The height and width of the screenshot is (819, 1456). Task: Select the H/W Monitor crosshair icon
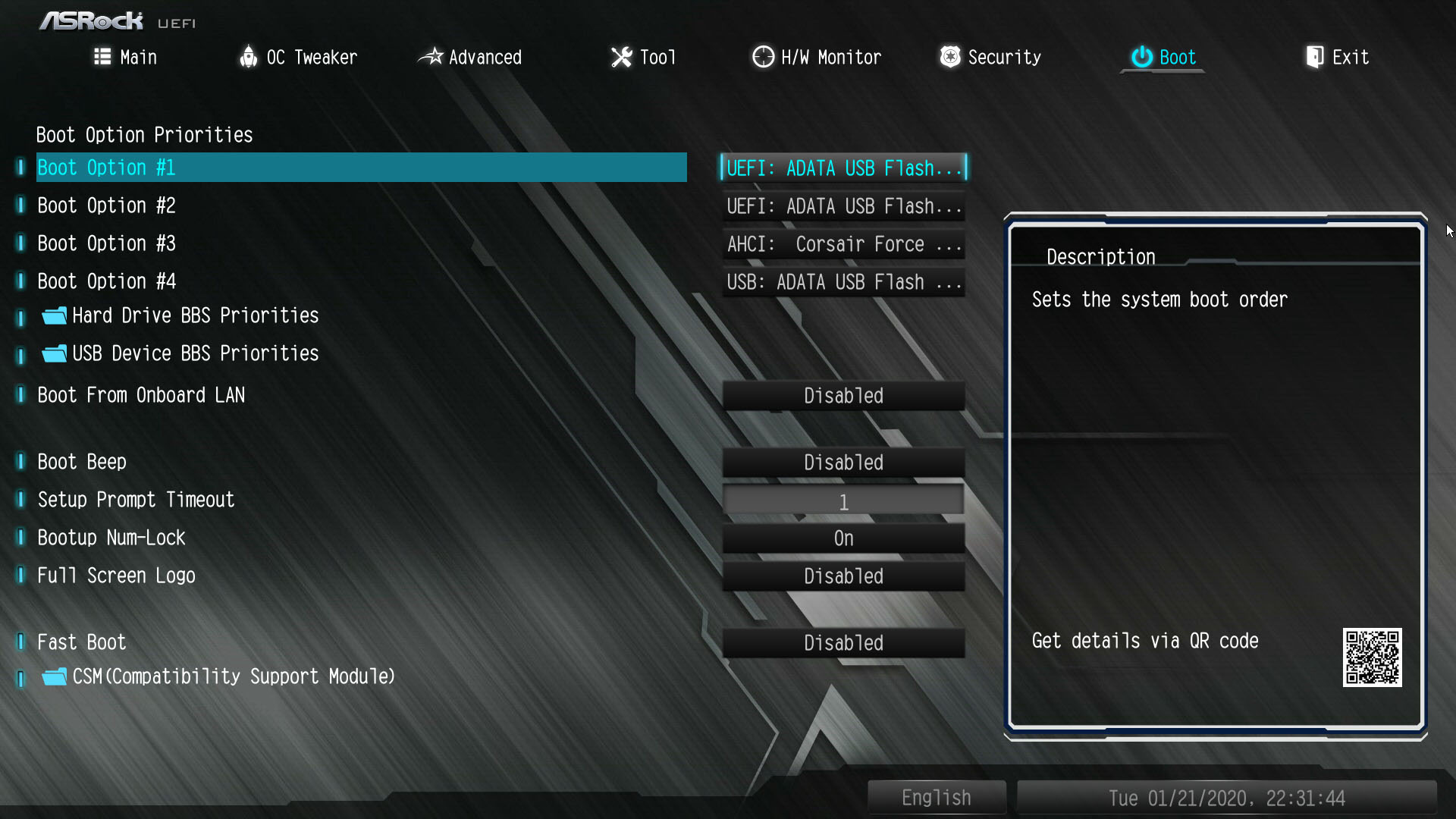762,57
